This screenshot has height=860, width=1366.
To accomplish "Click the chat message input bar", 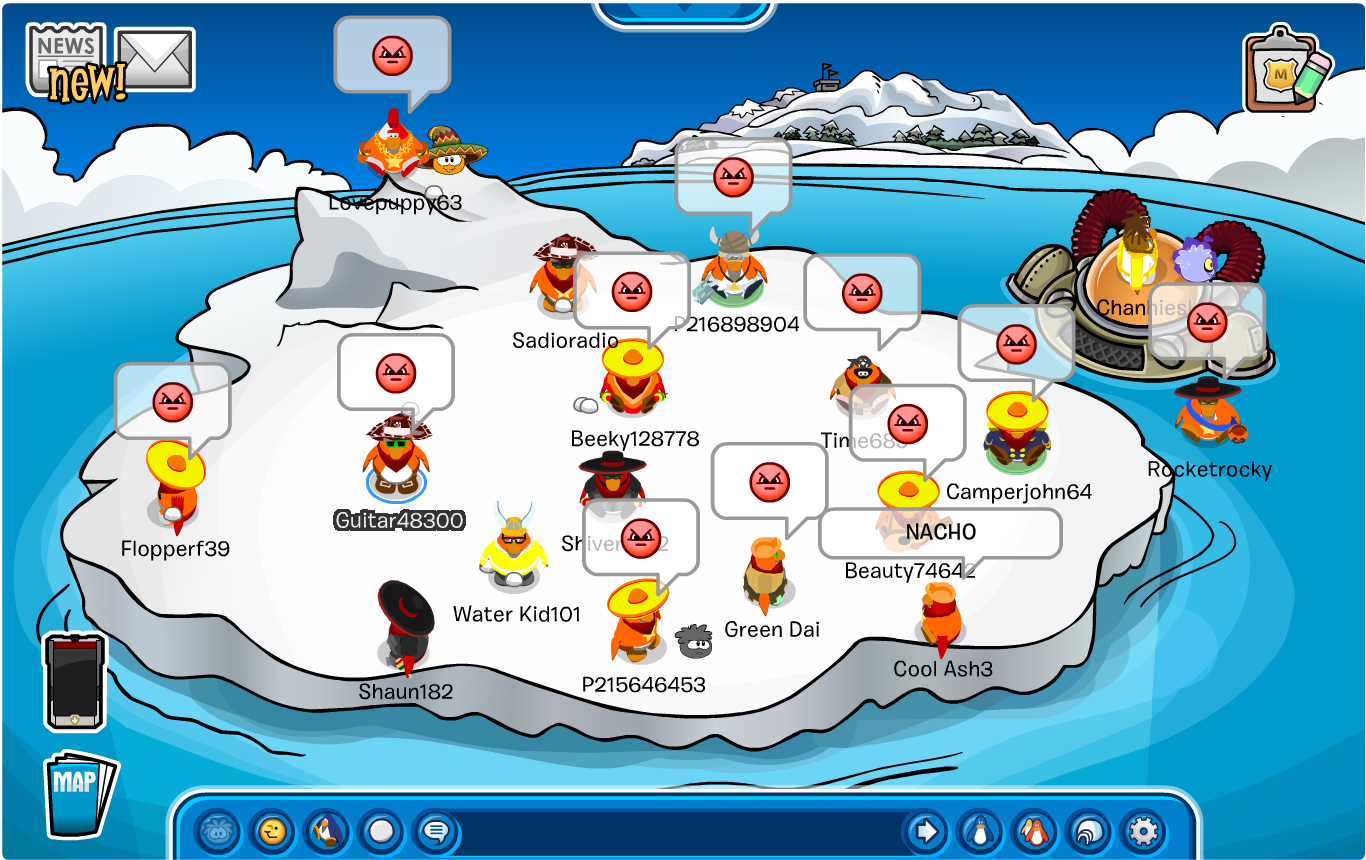I will point(675,830).
